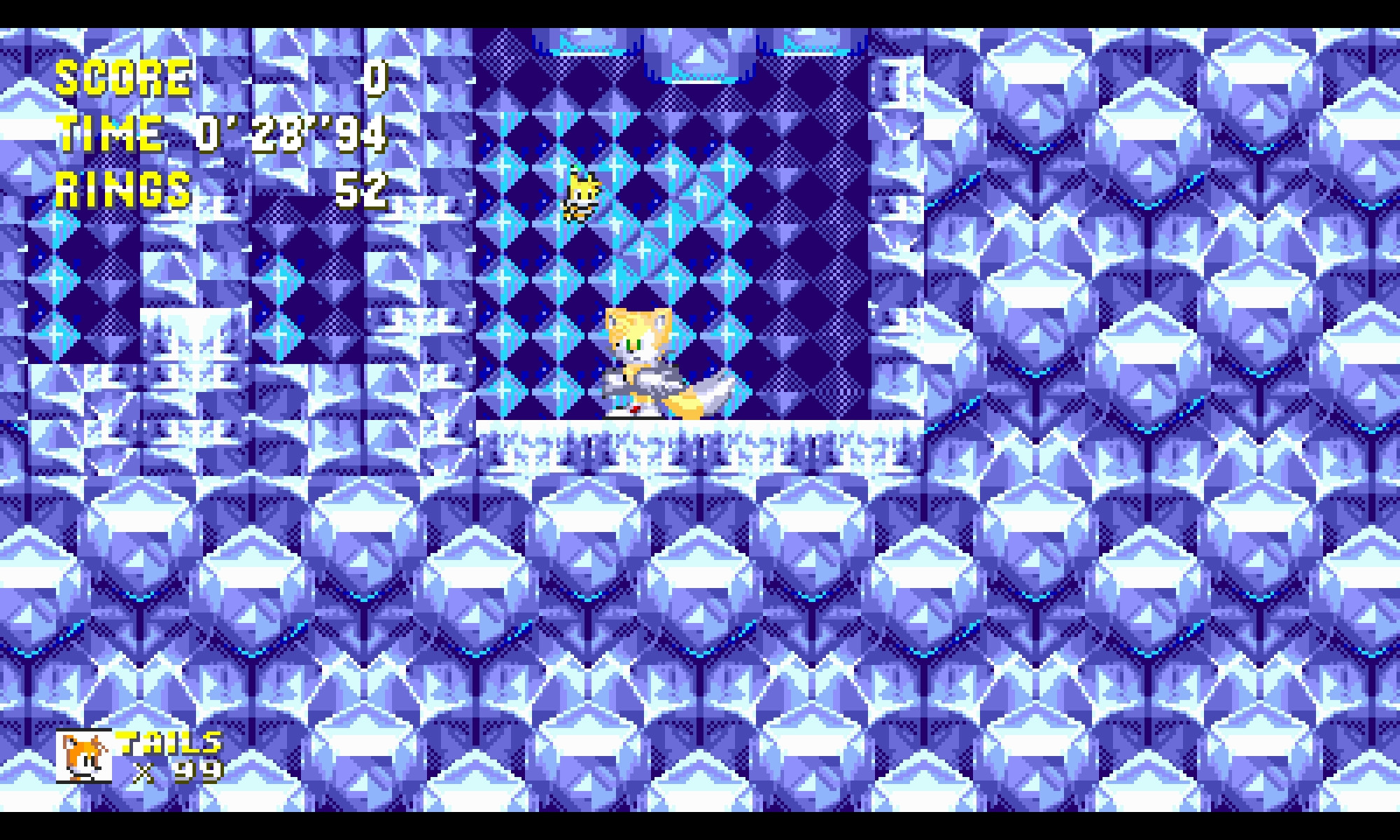The height and width of the screenshot is (840, 1400).
Task: Click the yellow TIME label
Action: click(108, 133)
